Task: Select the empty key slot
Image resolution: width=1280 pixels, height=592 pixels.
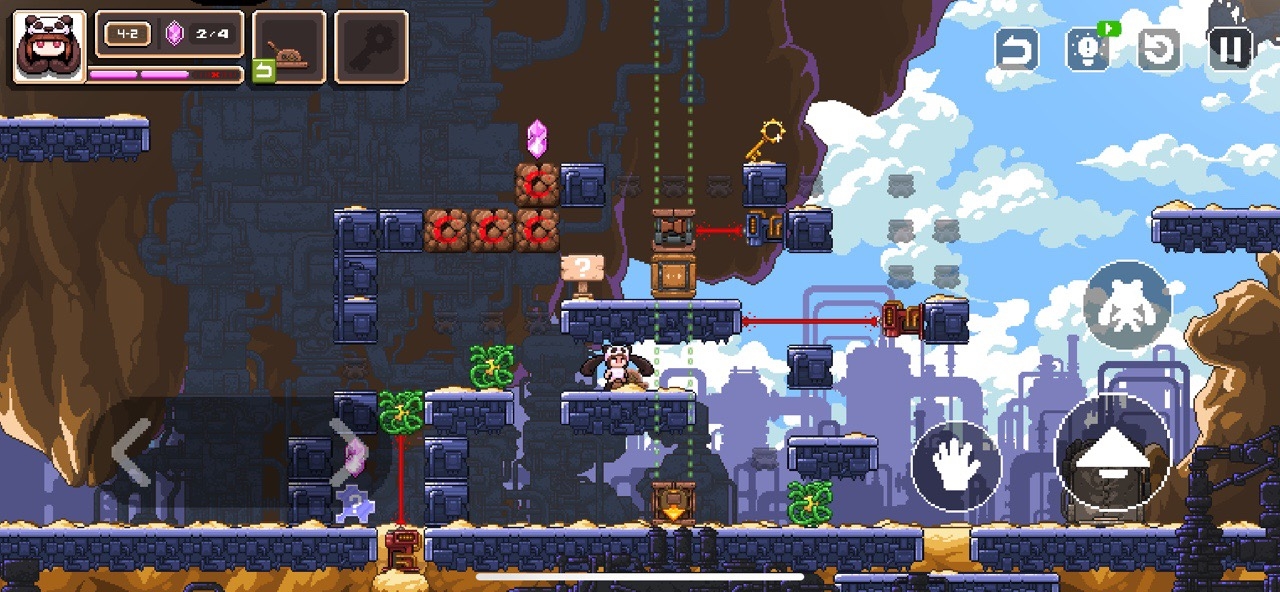Action: (371, 46)
